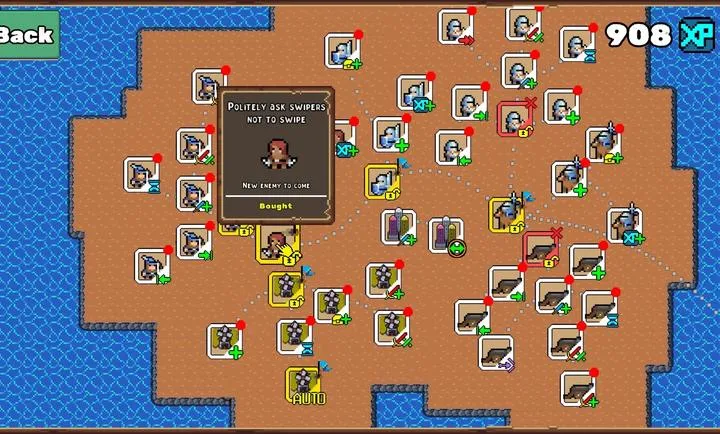Select the red-bordered locked knight node

pyautogui.click(x=514, y=119)
